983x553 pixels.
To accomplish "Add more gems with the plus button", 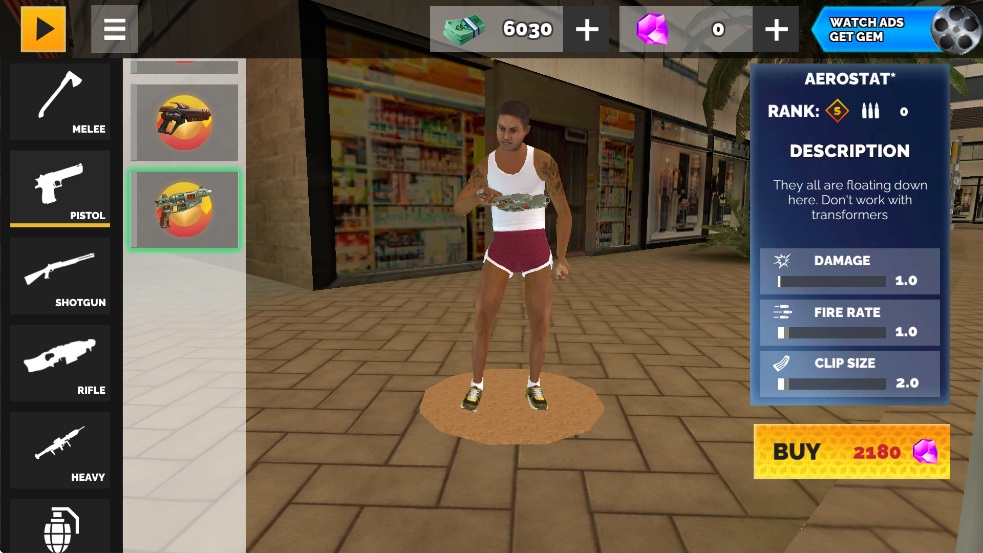I will click(x=776, y=30).
